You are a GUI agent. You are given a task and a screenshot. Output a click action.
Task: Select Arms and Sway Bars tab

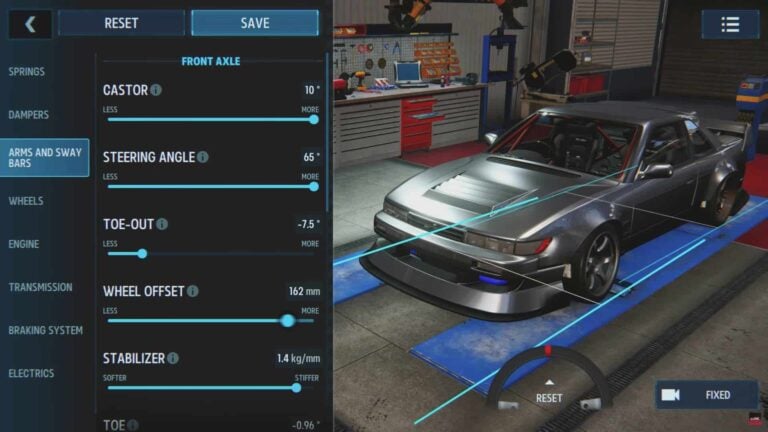[45, 158]
